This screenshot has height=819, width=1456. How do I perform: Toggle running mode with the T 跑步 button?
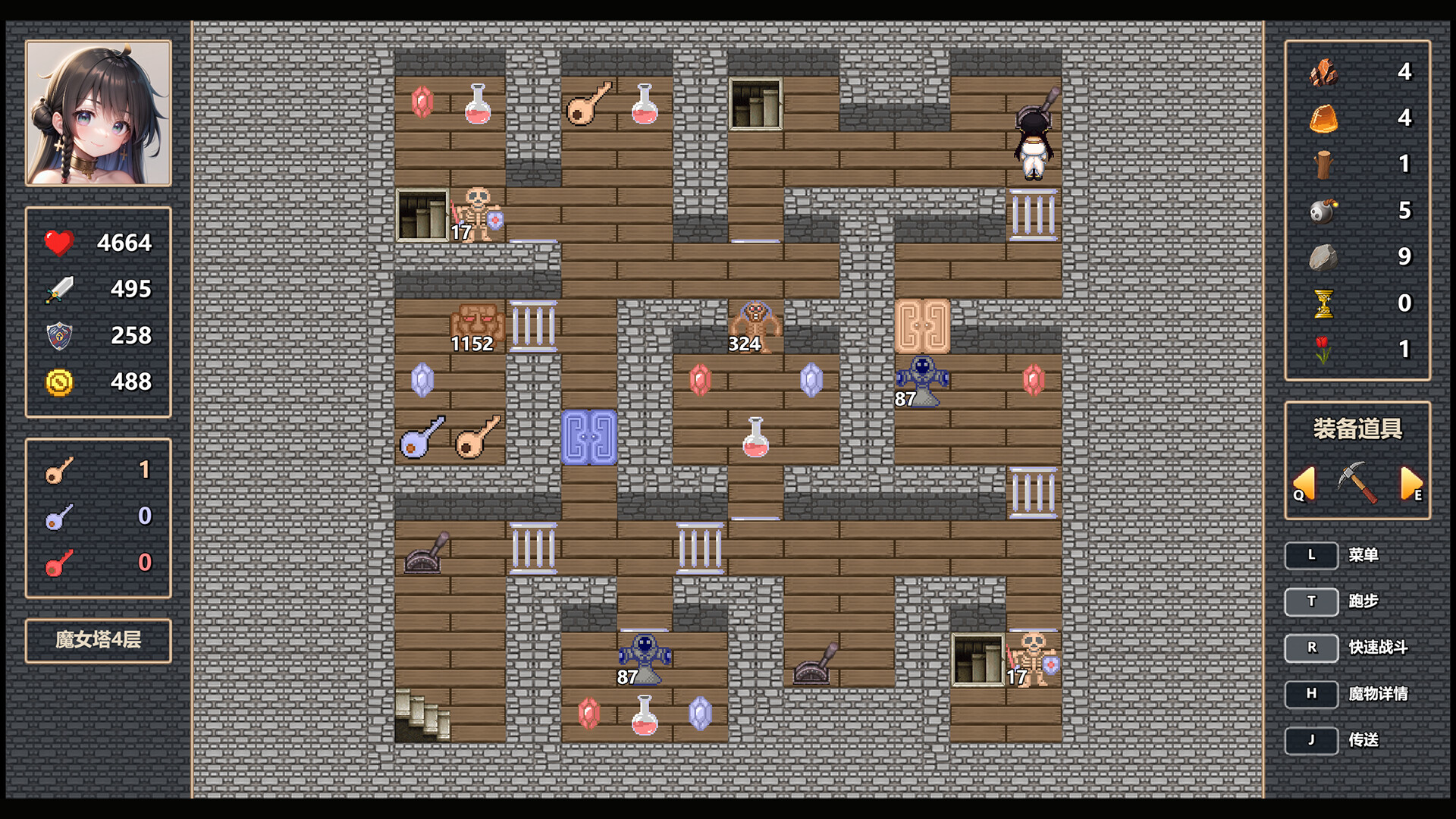(1311, 601)
